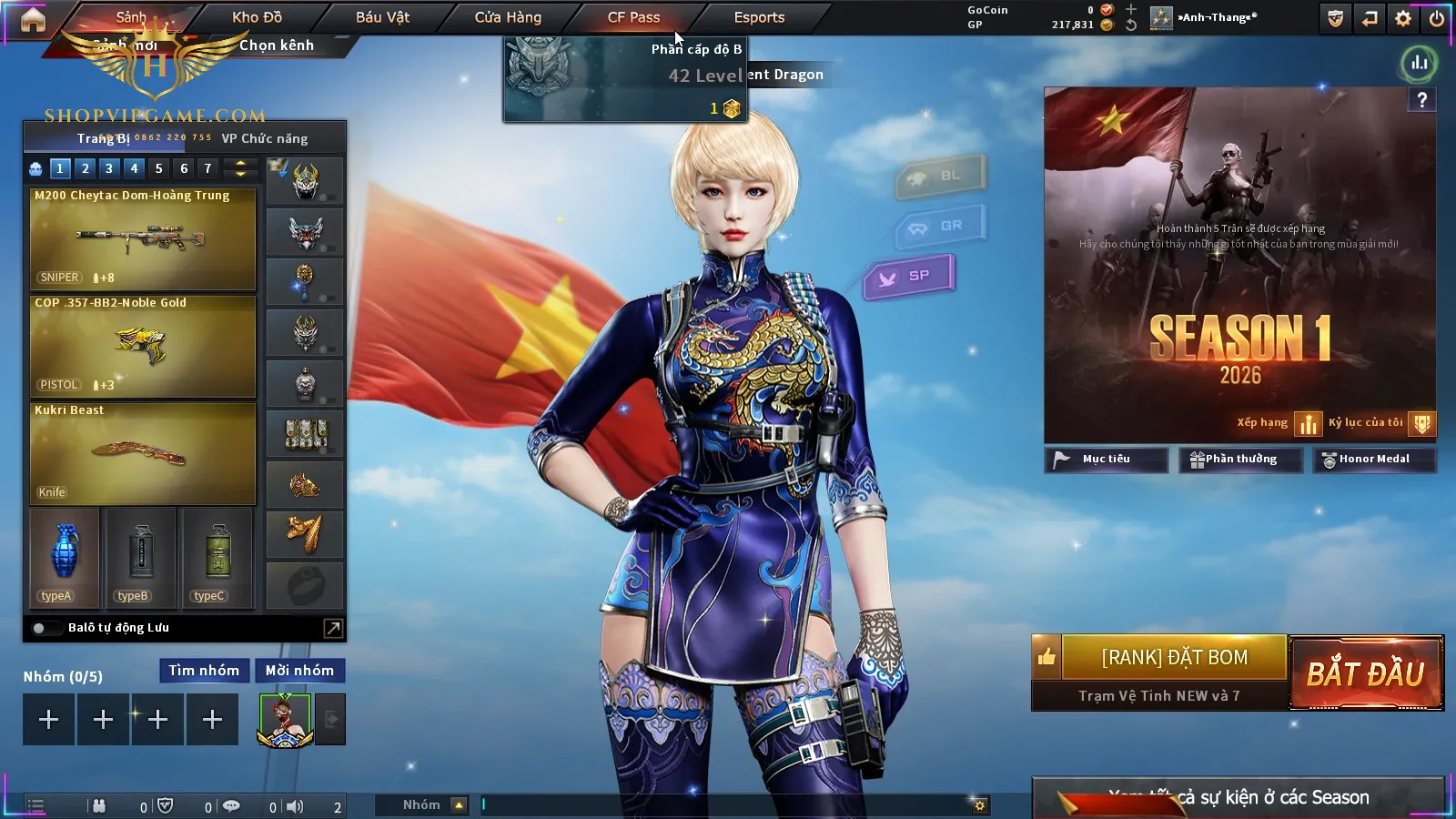This screenshot has width=1456, height=819.
Task: Select the COP .357 pistol slot
Action: (143, 346)
